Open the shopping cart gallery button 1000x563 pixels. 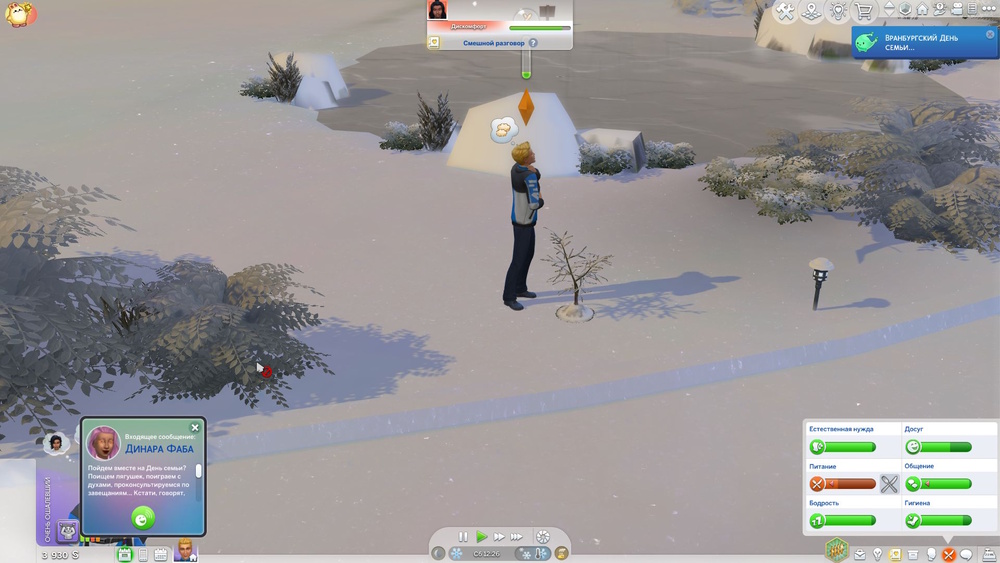(x=864, y=12)
